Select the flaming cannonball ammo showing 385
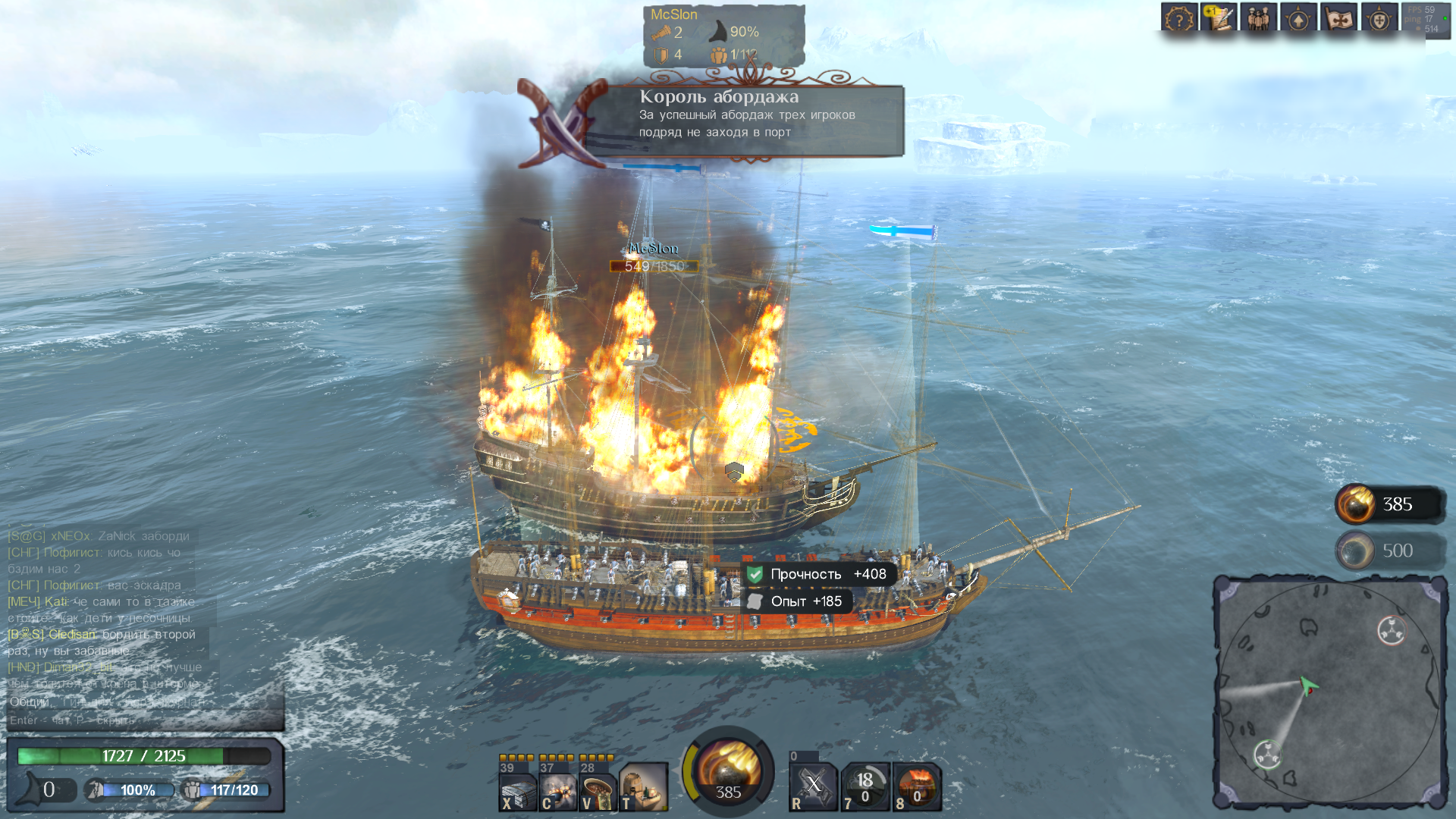1456x819 pixels. [x=1388, y=504]
